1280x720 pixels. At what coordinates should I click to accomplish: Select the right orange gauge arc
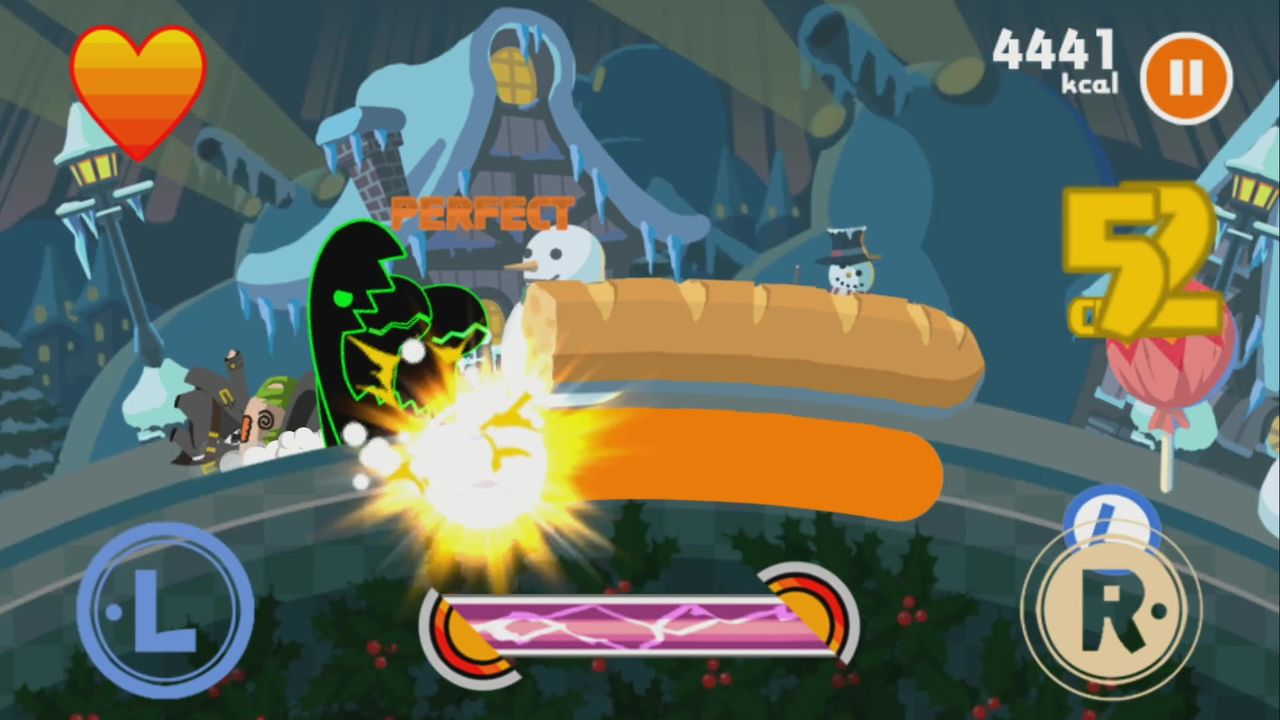pyautogui.click(x=815, y=615)
